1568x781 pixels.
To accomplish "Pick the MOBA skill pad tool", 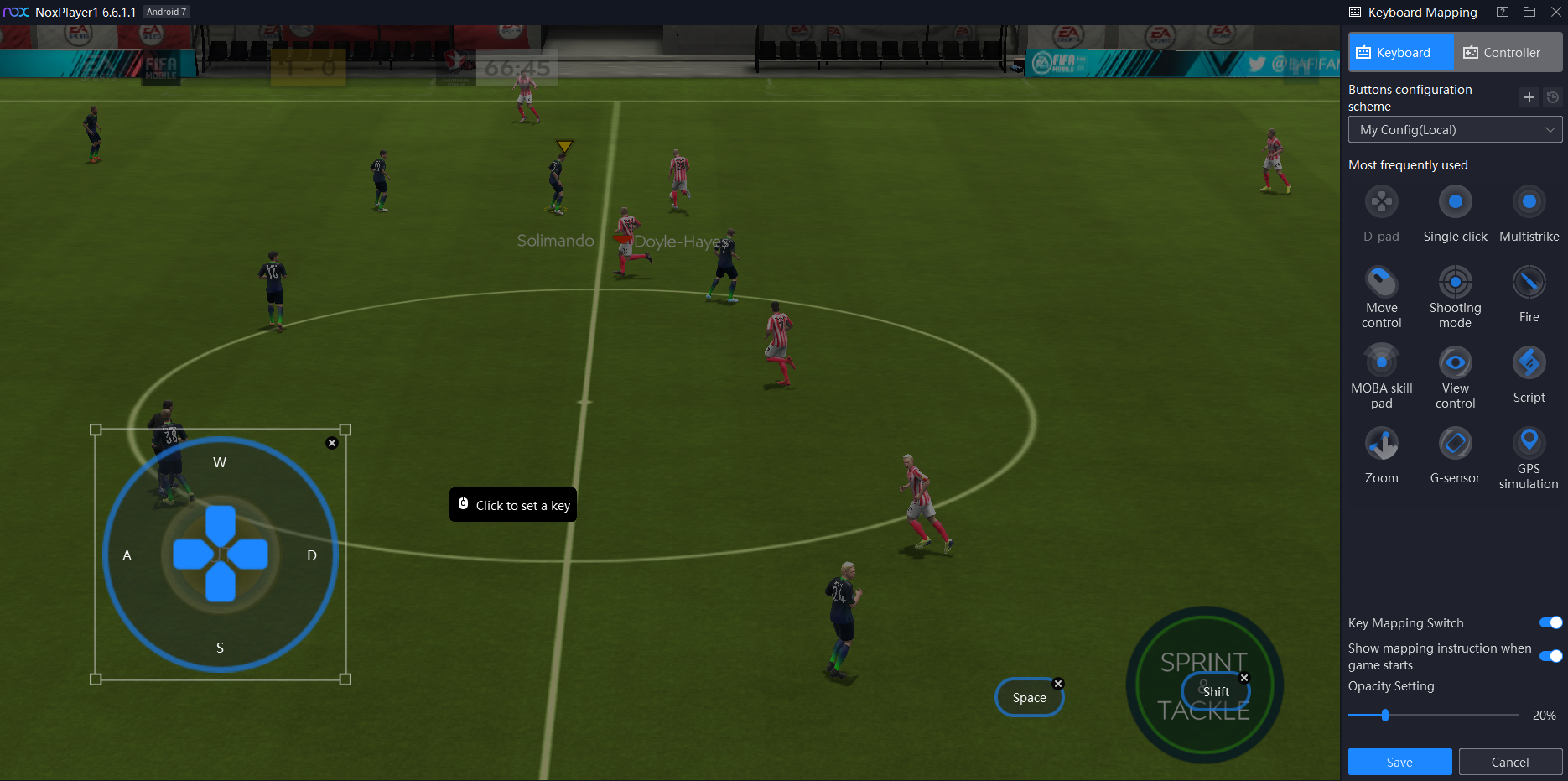I will 1382,362.
